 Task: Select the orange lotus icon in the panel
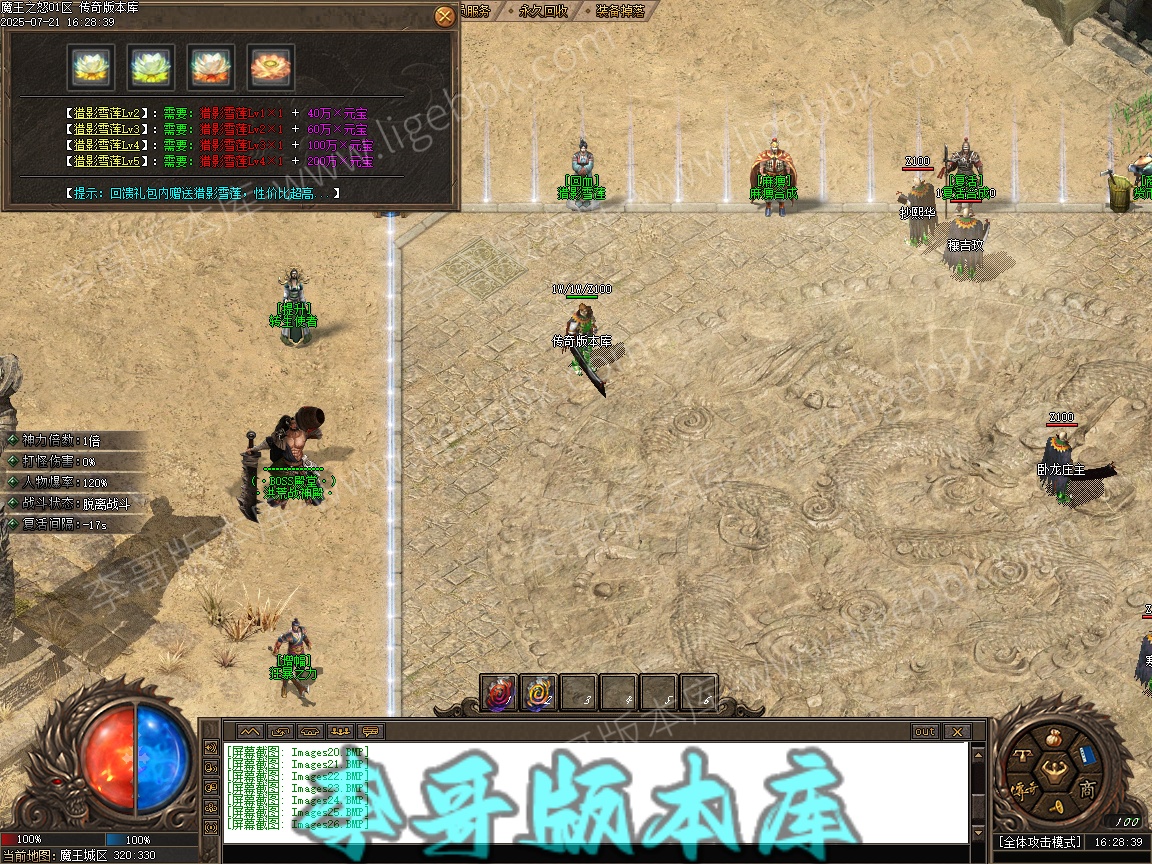coord(270,67)
